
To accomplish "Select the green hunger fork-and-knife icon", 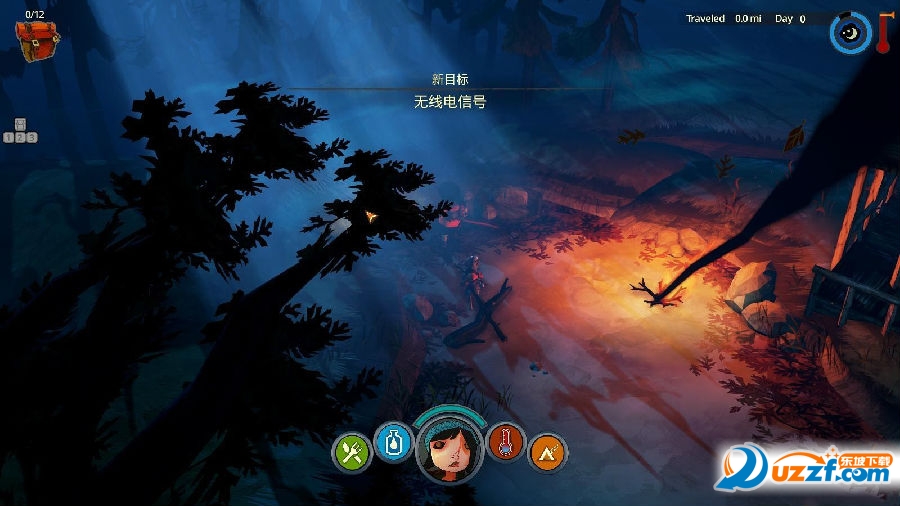I will pos(352,452).
